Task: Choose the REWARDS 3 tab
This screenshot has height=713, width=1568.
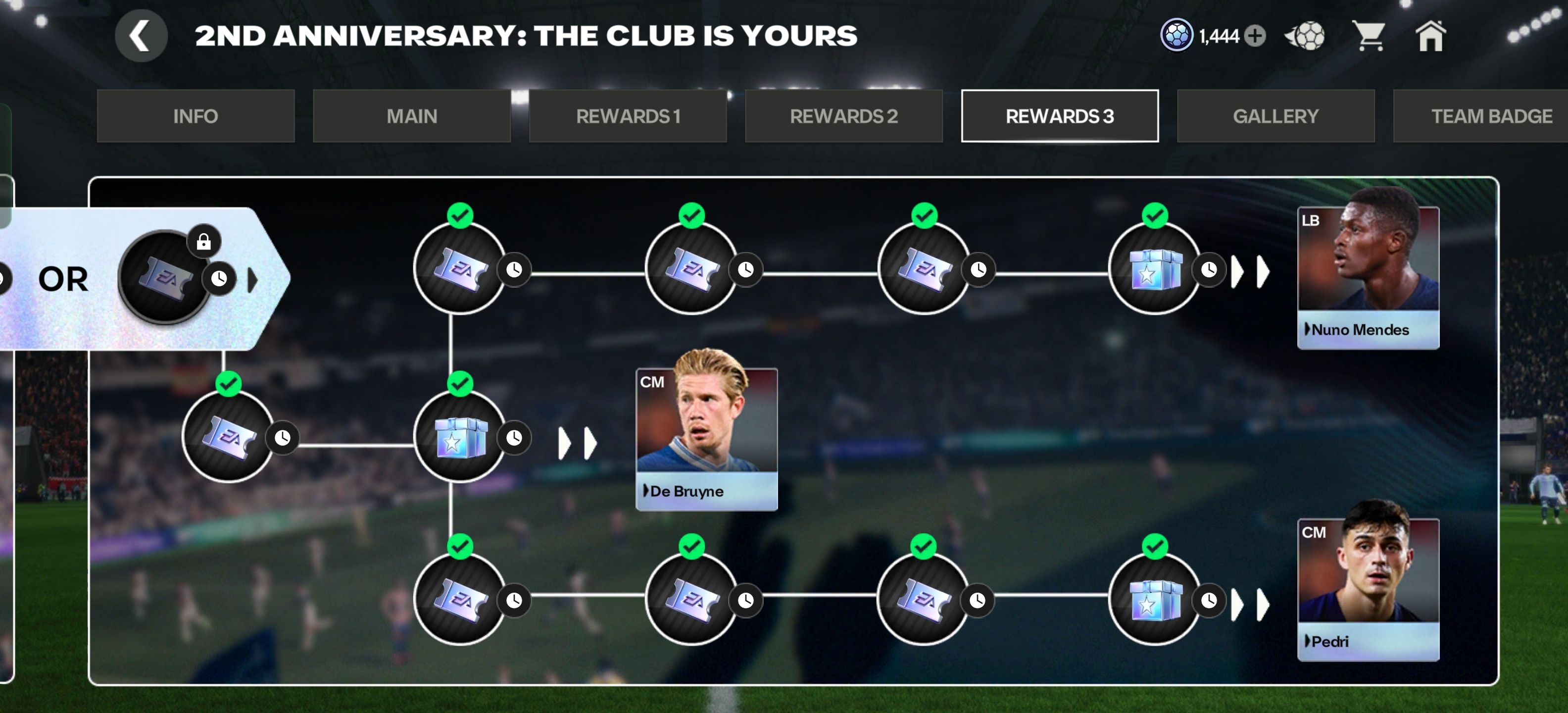Action: 1059,116
